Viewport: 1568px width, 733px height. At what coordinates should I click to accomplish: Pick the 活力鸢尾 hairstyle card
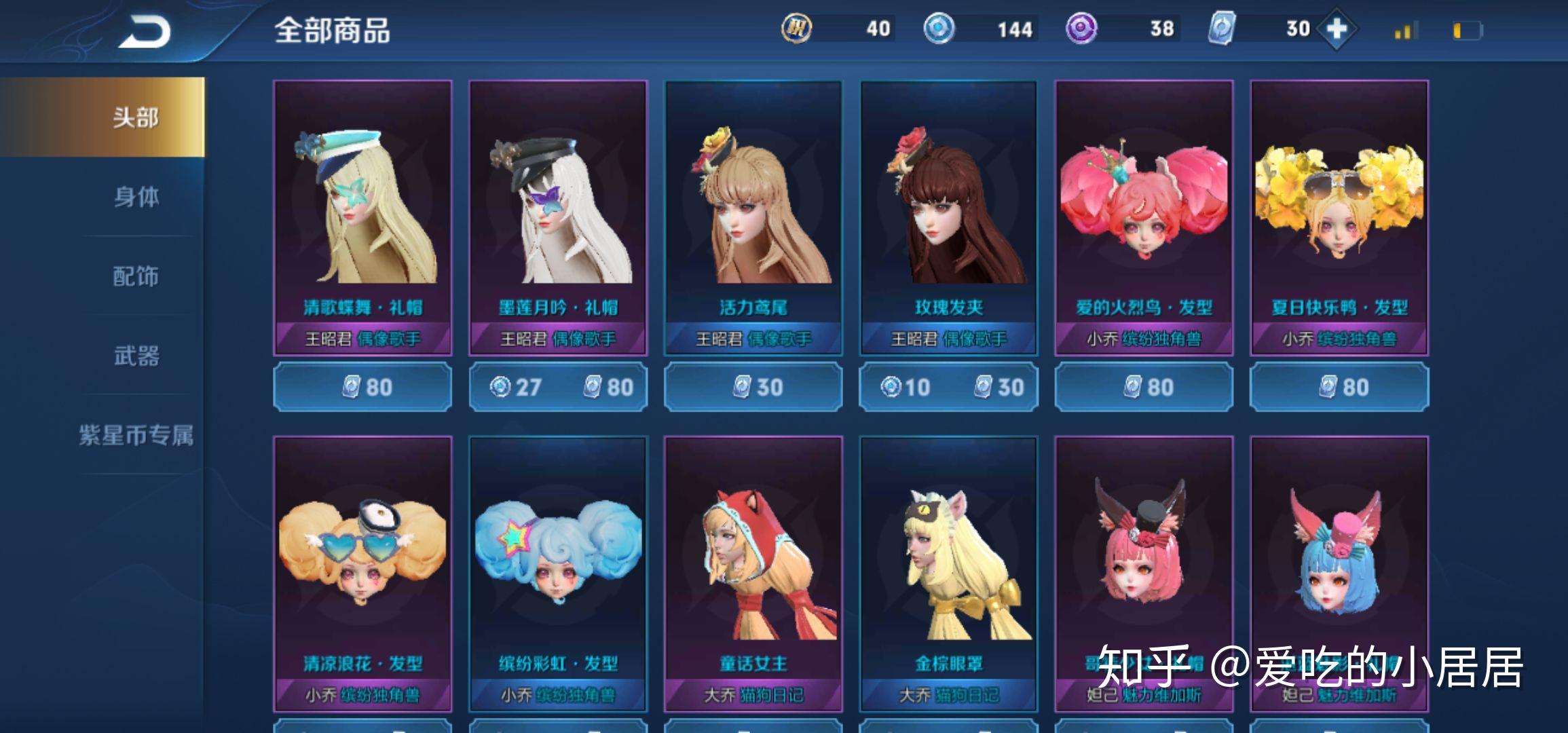[753, 217]
